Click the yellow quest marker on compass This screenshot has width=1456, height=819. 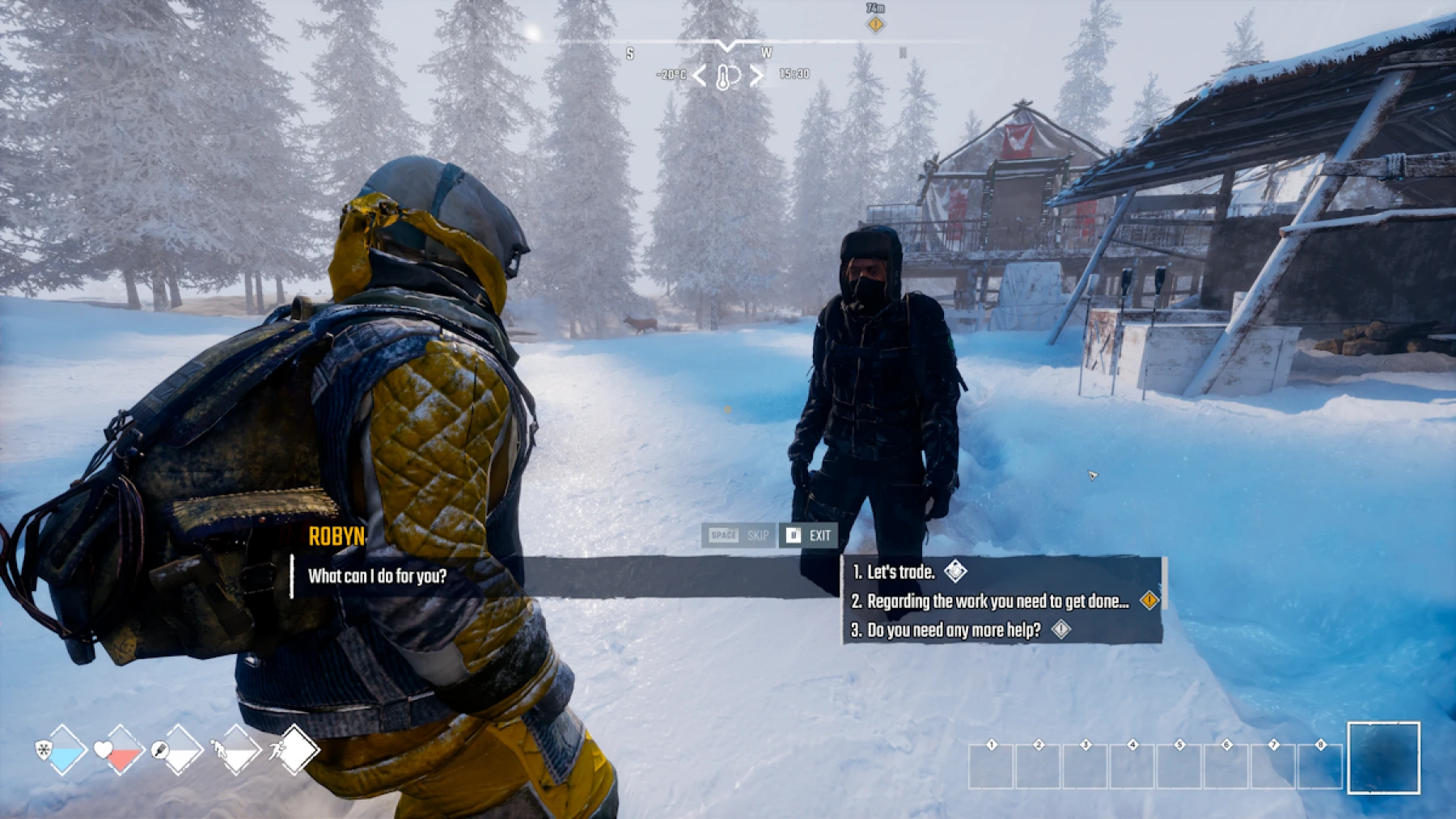point(875,24)
